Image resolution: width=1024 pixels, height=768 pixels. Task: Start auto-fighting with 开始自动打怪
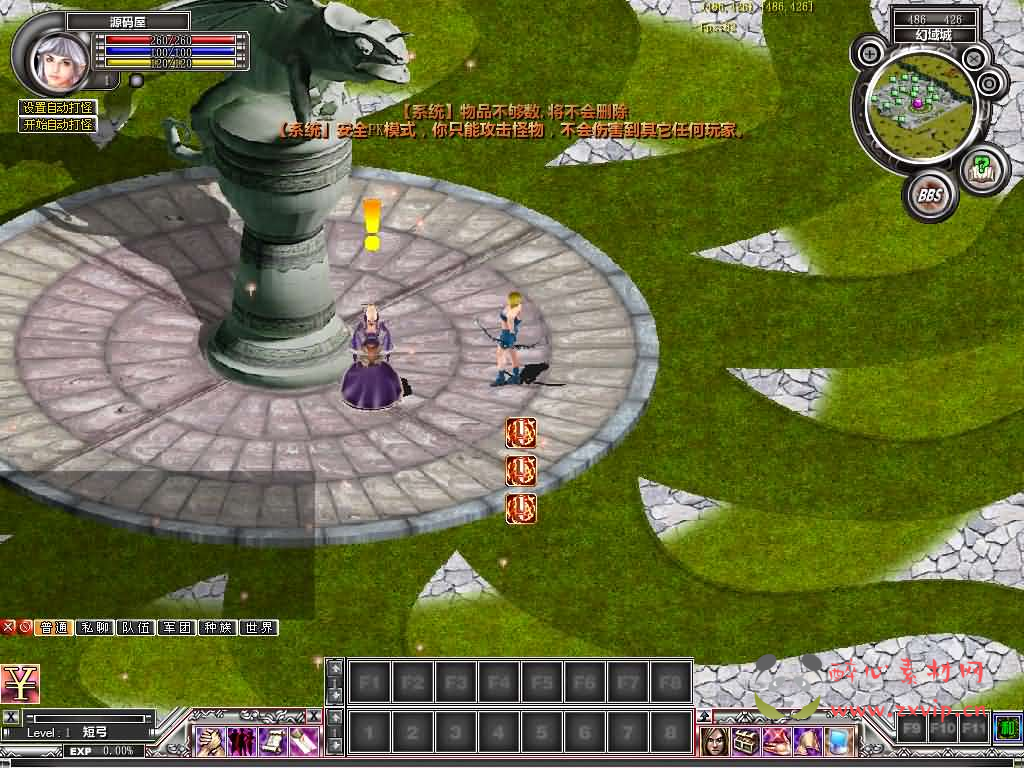[58, 125]
